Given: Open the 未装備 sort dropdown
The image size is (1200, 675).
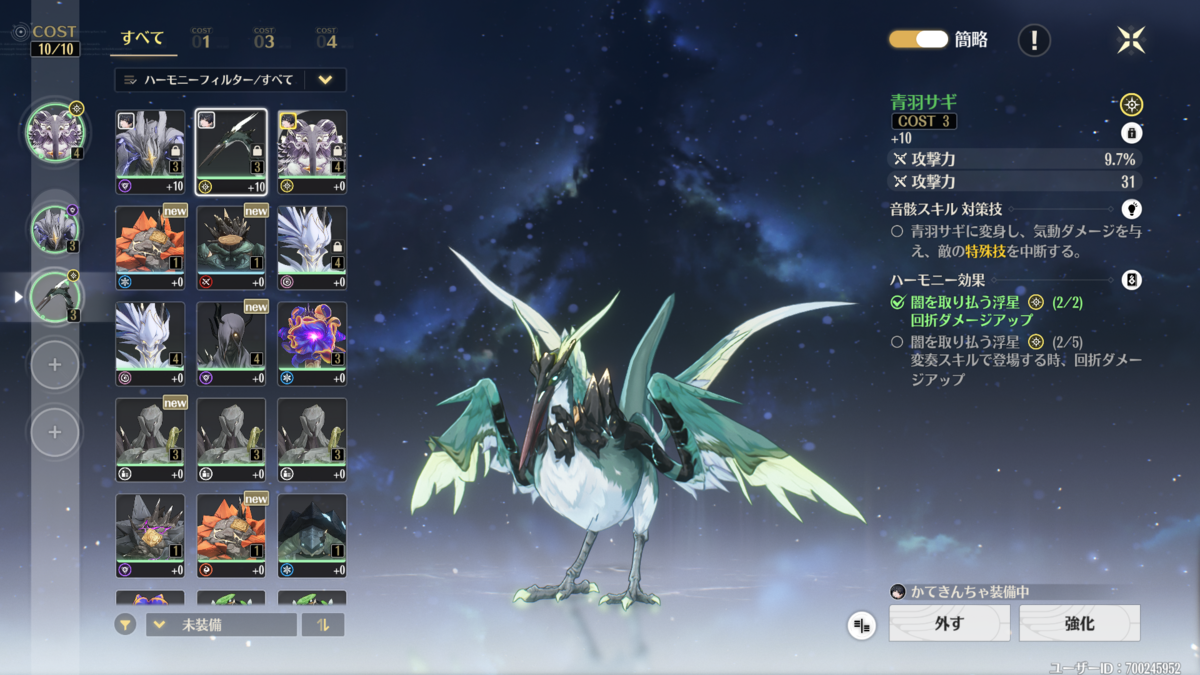Looking at the screenshot, I should (x=221, y=625).
